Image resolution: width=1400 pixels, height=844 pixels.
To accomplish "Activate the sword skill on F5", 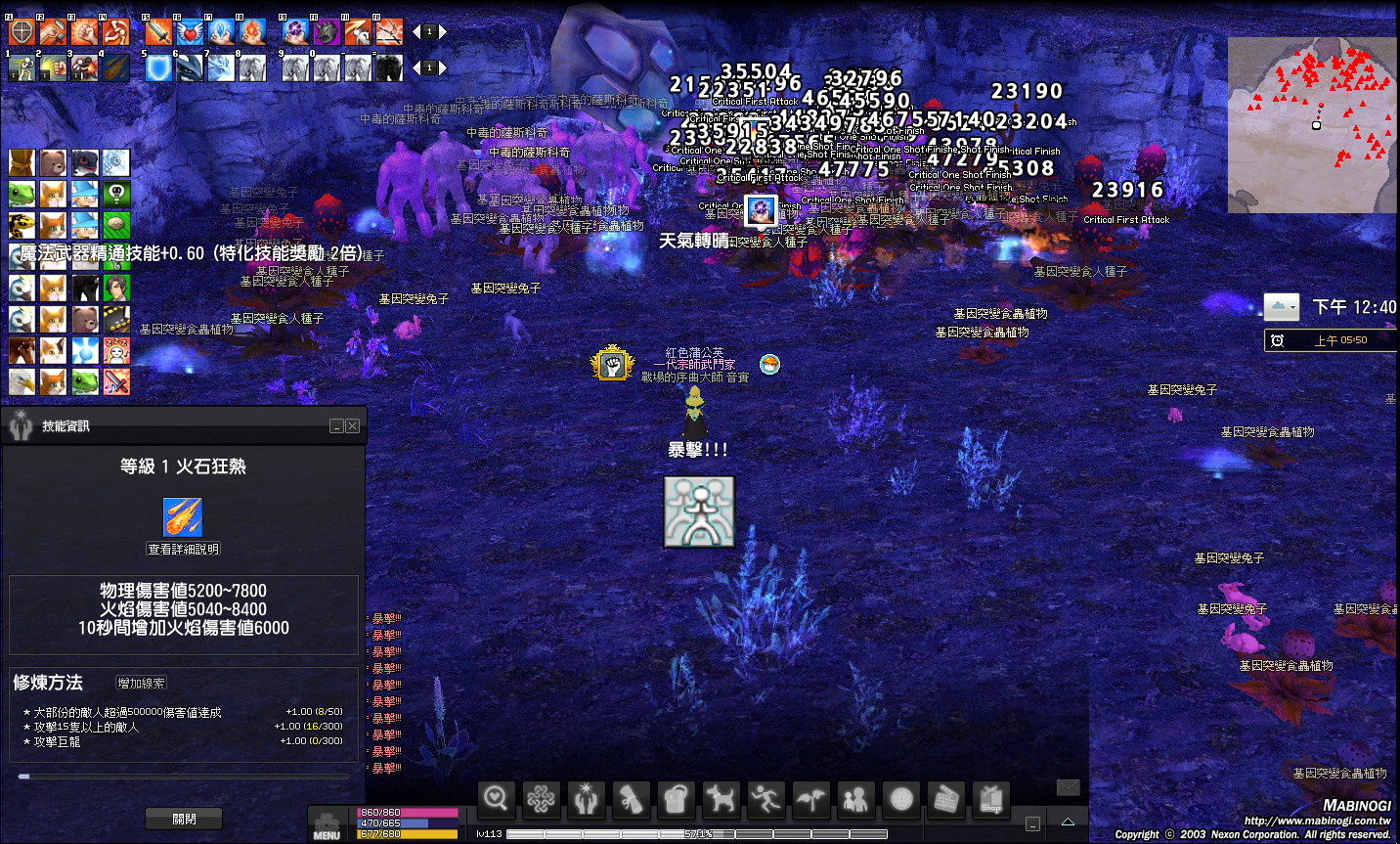I will coord(158,32).
